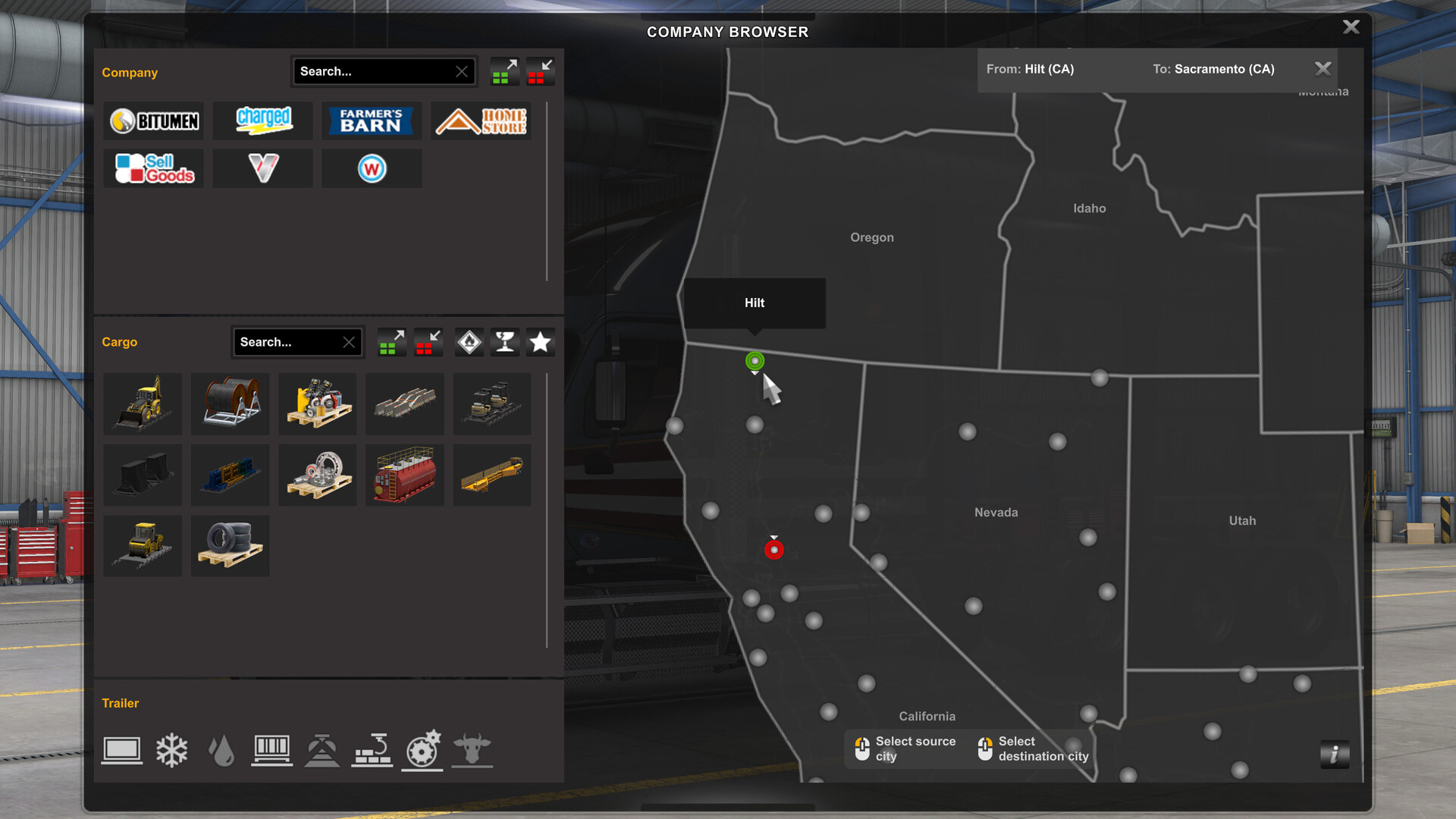The image size is (1456, 819).
Task: Collapse all companies using red squares icon
Action: coord(540,71)
